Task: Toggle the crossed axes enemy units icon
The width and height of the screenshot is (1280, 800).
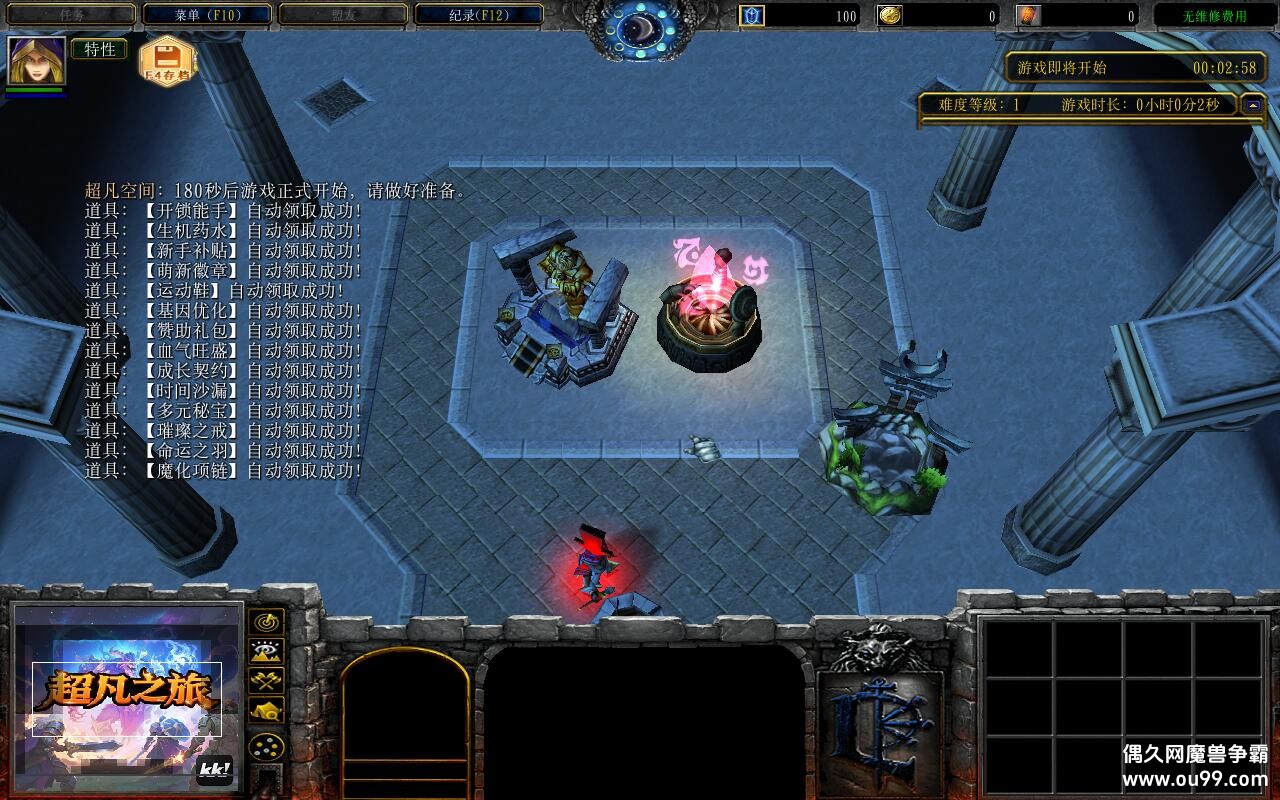Action: point(266,681)
